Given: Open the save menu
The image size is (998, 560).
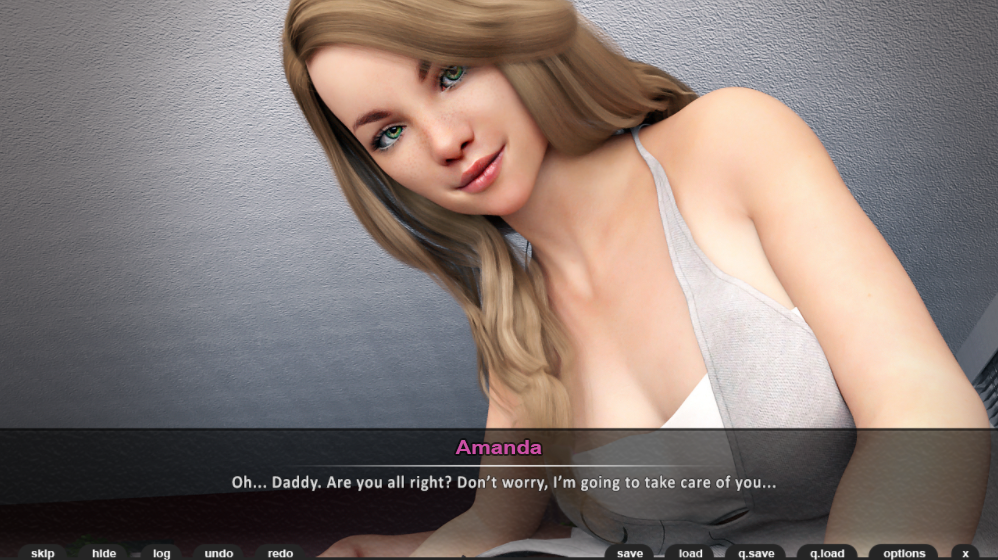Looking at the screenshot, I should click(630, 553).
